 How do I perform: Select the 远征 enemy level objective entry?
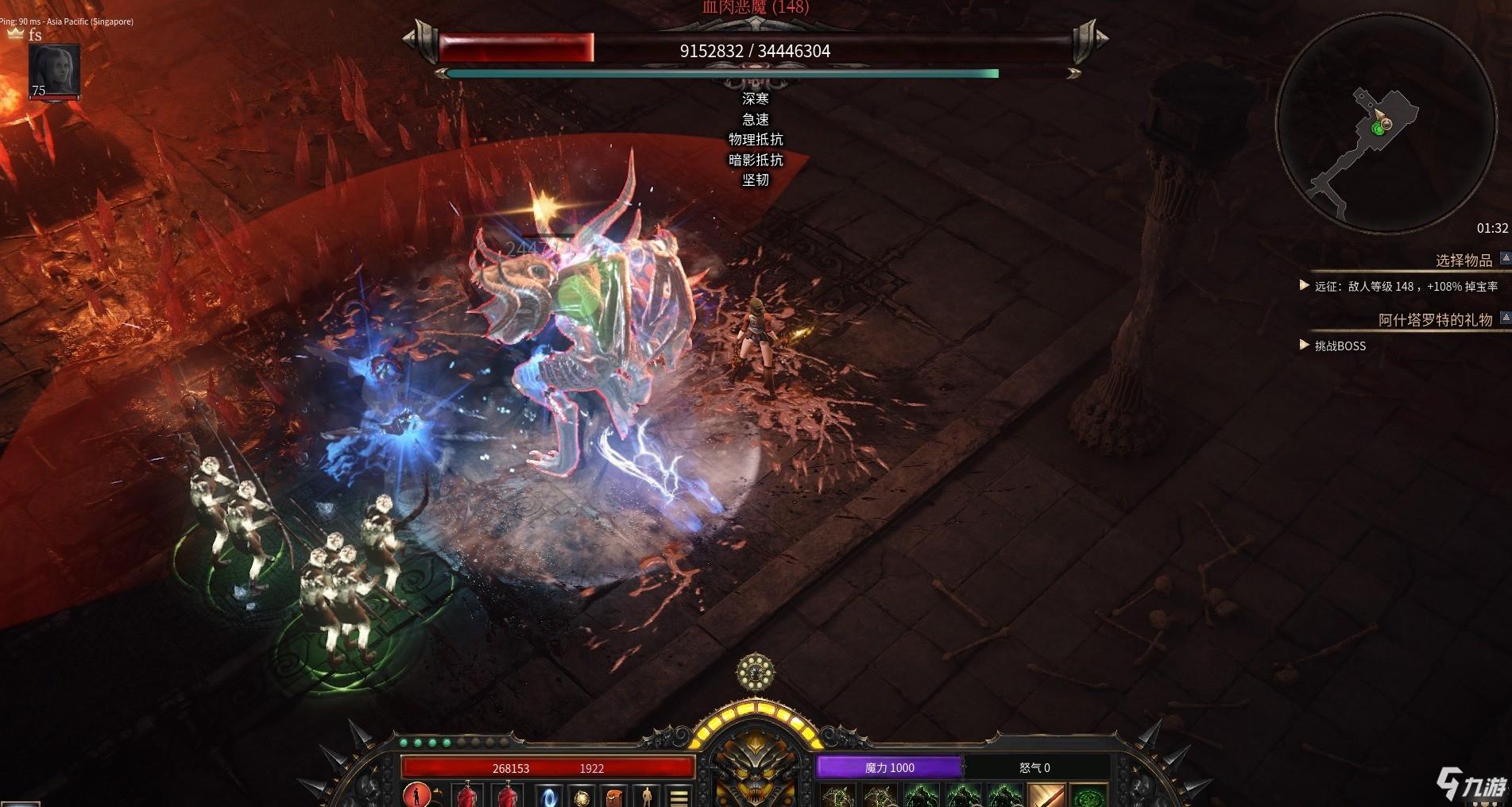click(x=1406, y=286)
